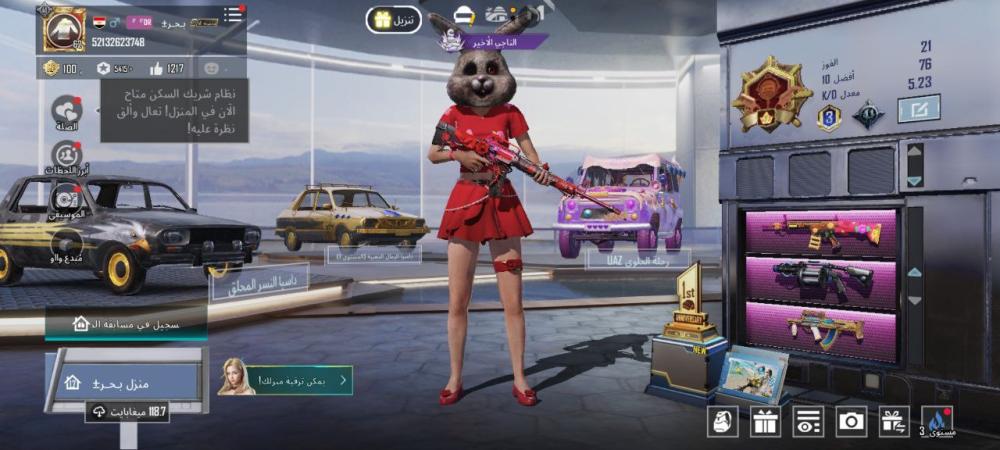Select the red-gold rifle skin in showcase
1000x450 pixels.
(x=821, y=232)
